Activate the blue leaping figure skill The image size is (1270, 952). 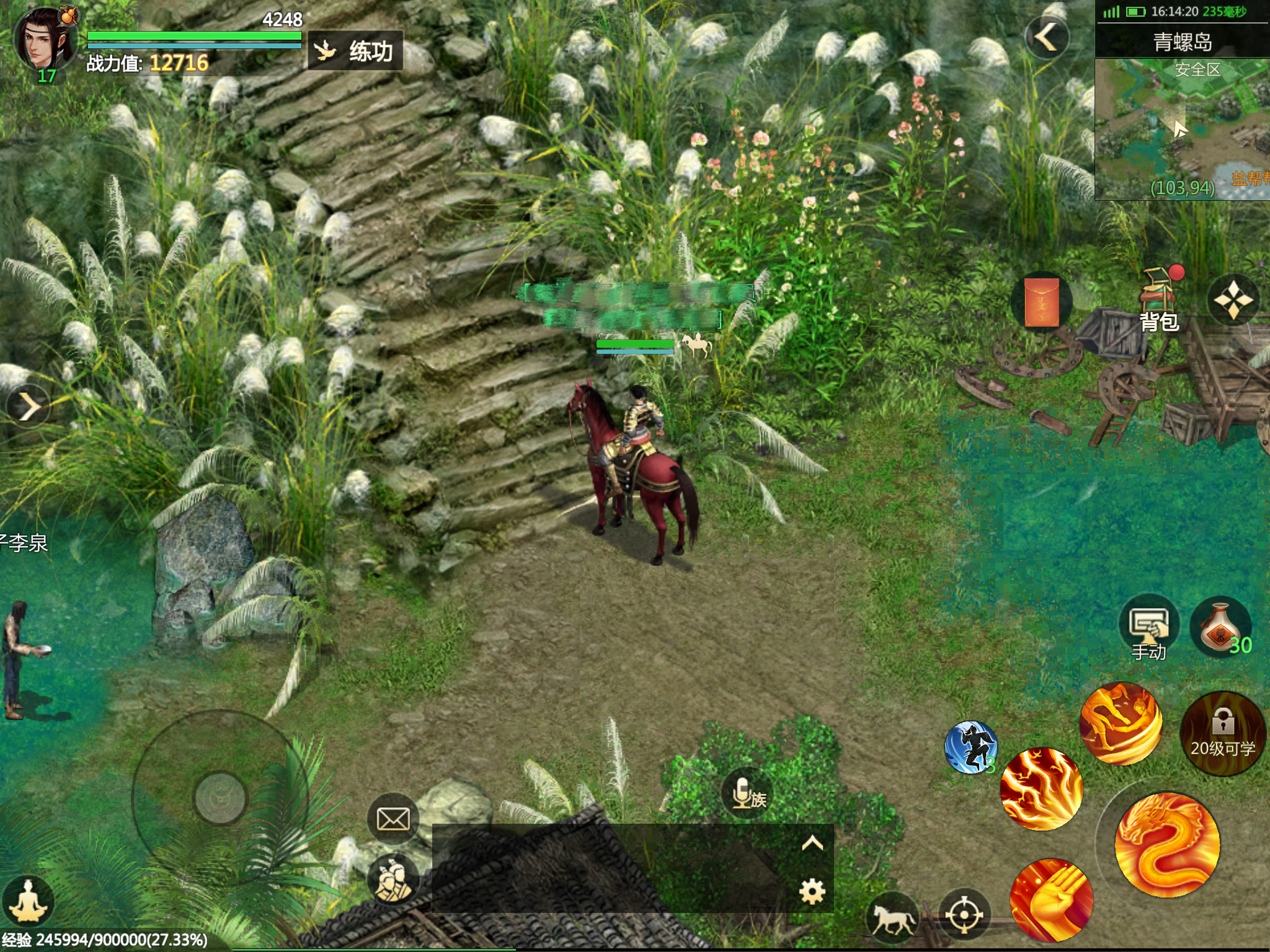pos(970,747)
